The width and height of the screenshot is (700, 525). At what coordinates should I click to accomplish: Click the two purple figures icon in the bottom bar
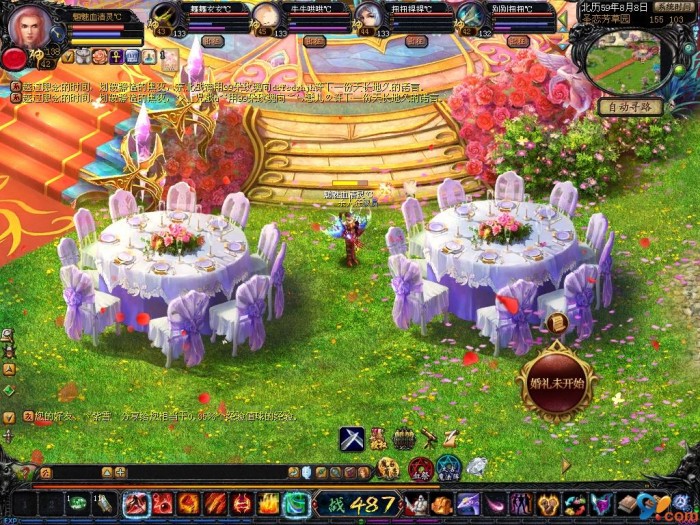click(522, 504)
